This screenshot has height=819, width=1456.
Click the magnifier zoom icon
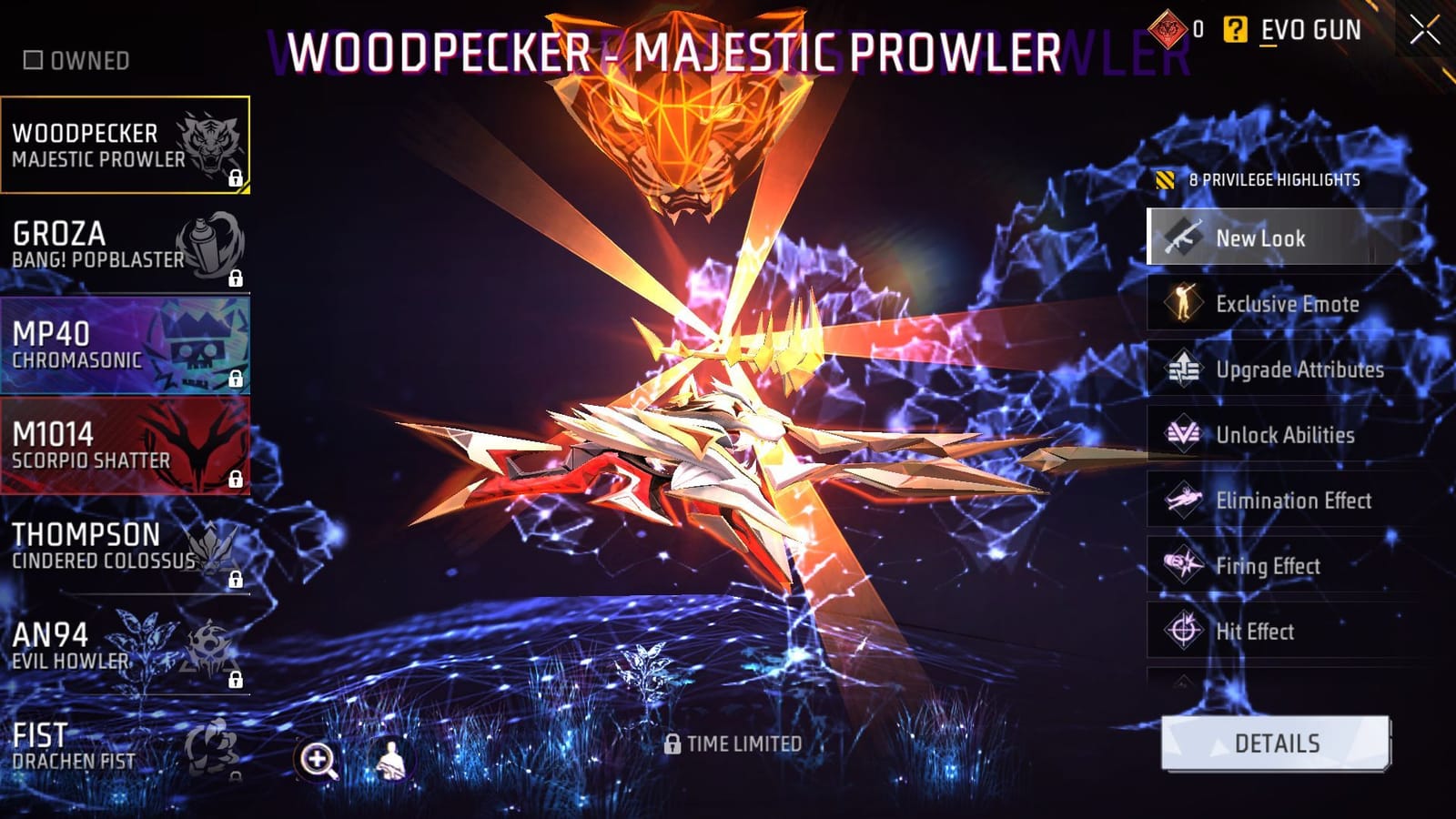click(317, 757)
